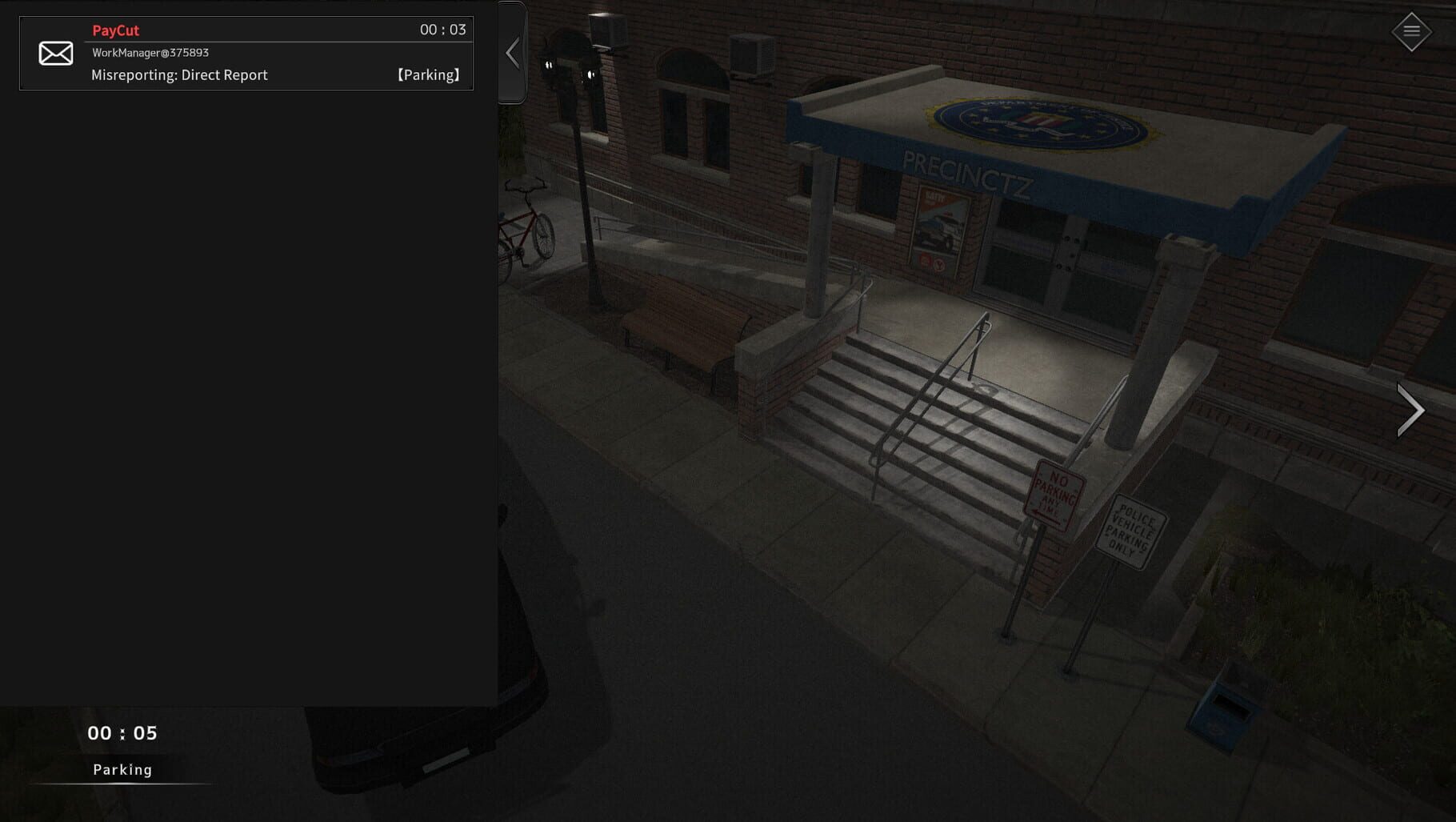Click the 00:03 countdown timer
Screen dimensions: 1456x822
click(x=444, y=30)
